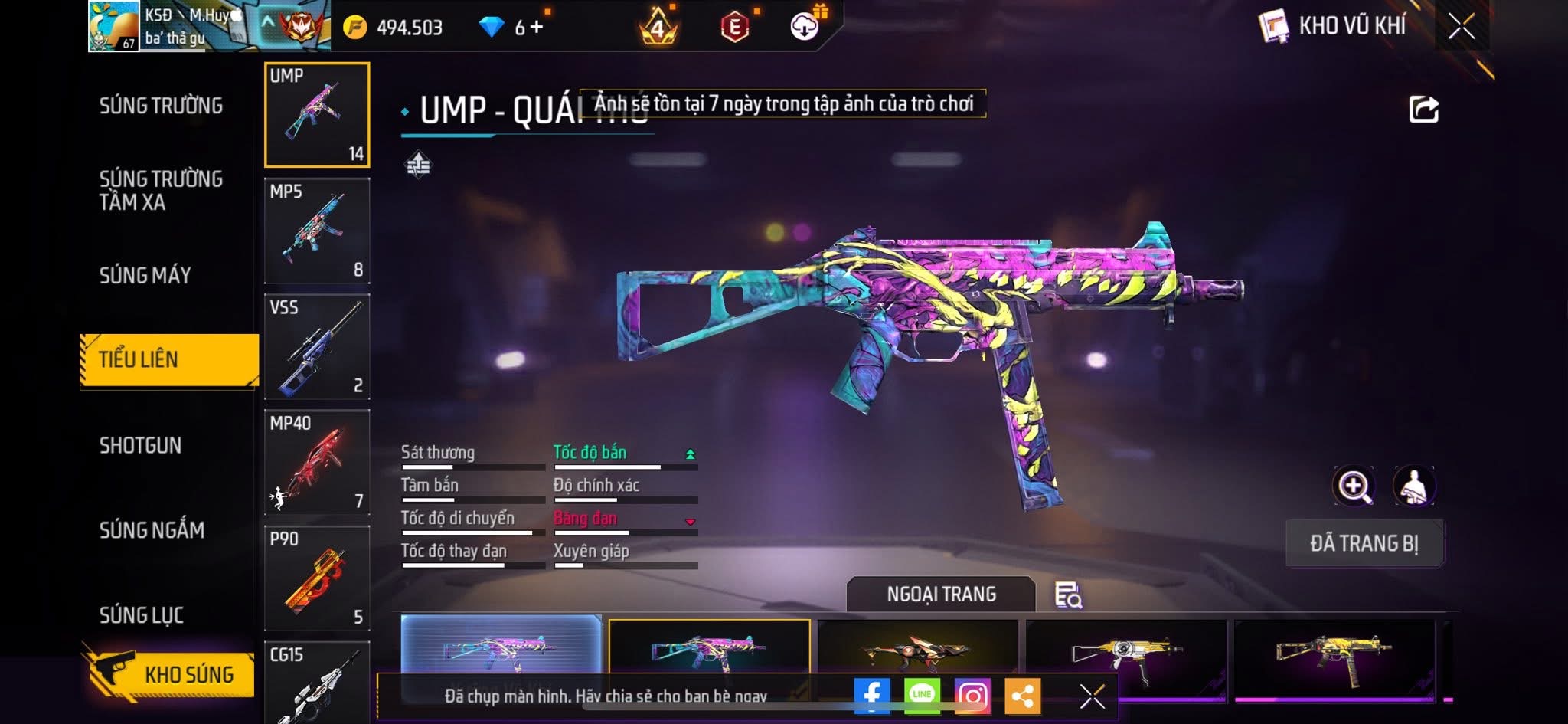
Task: Click the share arrow icon
Action: point(1423,110)
